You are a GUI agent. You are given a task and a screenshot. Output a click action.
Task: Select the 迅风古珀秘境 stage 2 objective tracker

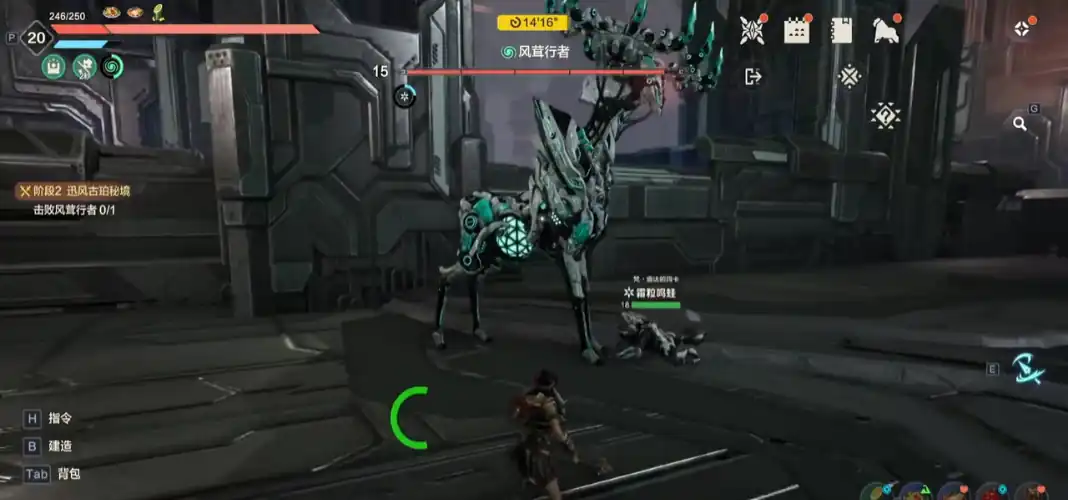point(77,190)
